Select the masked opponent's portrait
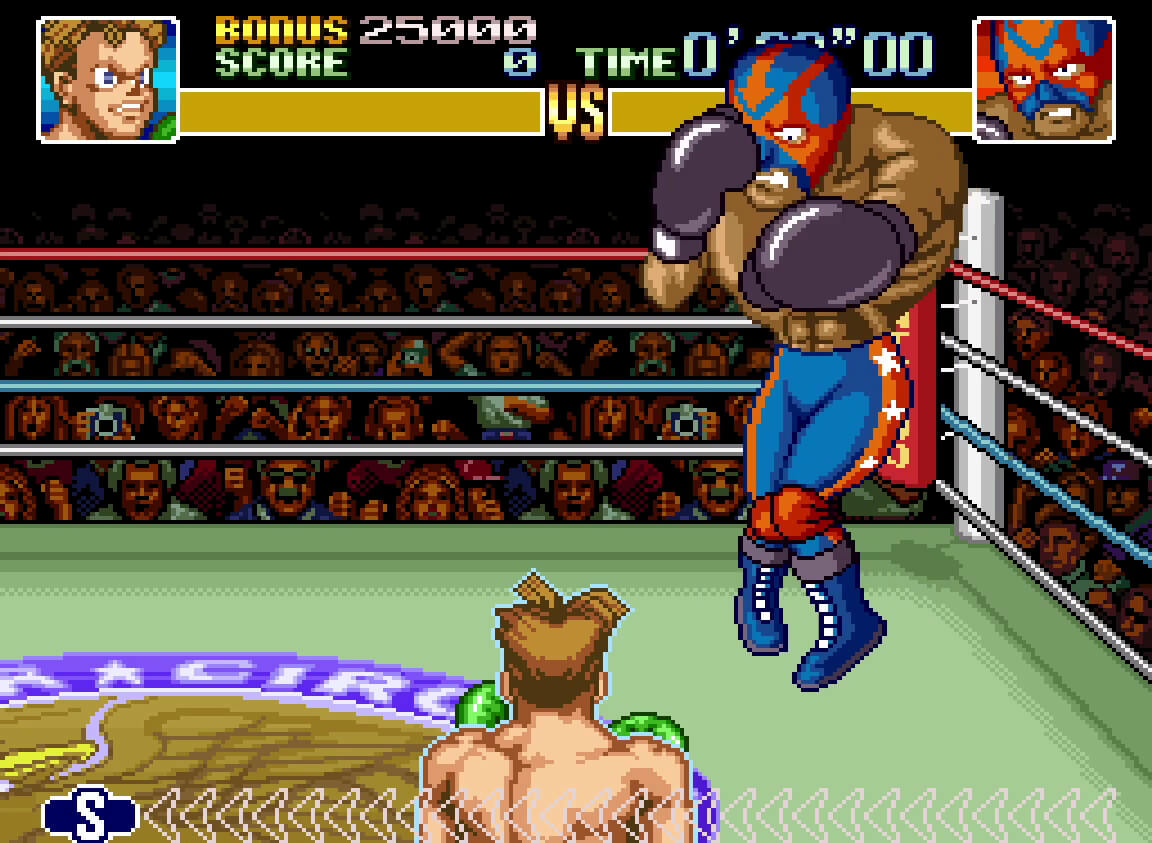The height and width of the screenshot is (843, 1152). (1043, 79)
